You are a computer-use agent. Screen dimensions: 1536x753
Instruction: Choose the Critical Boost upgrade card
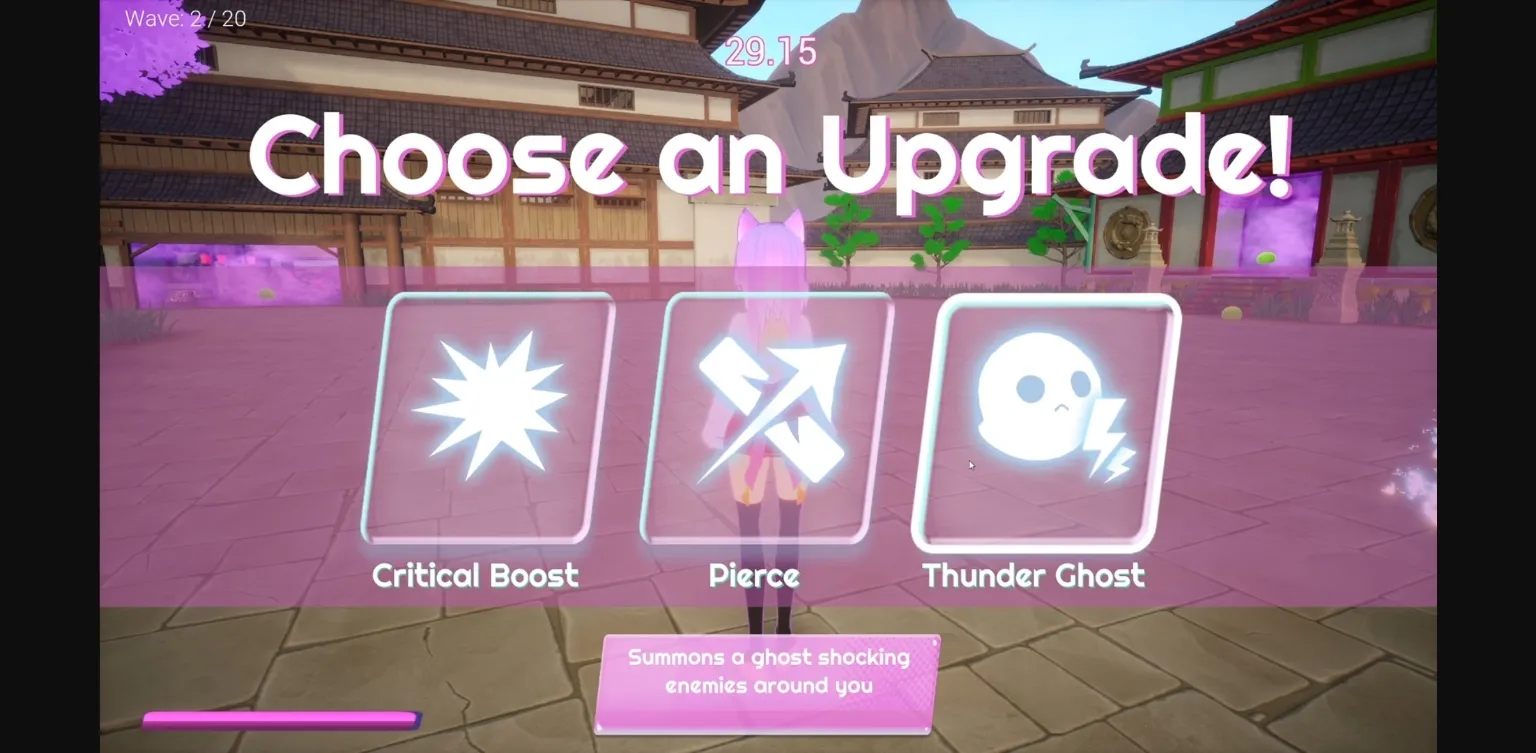tap(487, 420)
